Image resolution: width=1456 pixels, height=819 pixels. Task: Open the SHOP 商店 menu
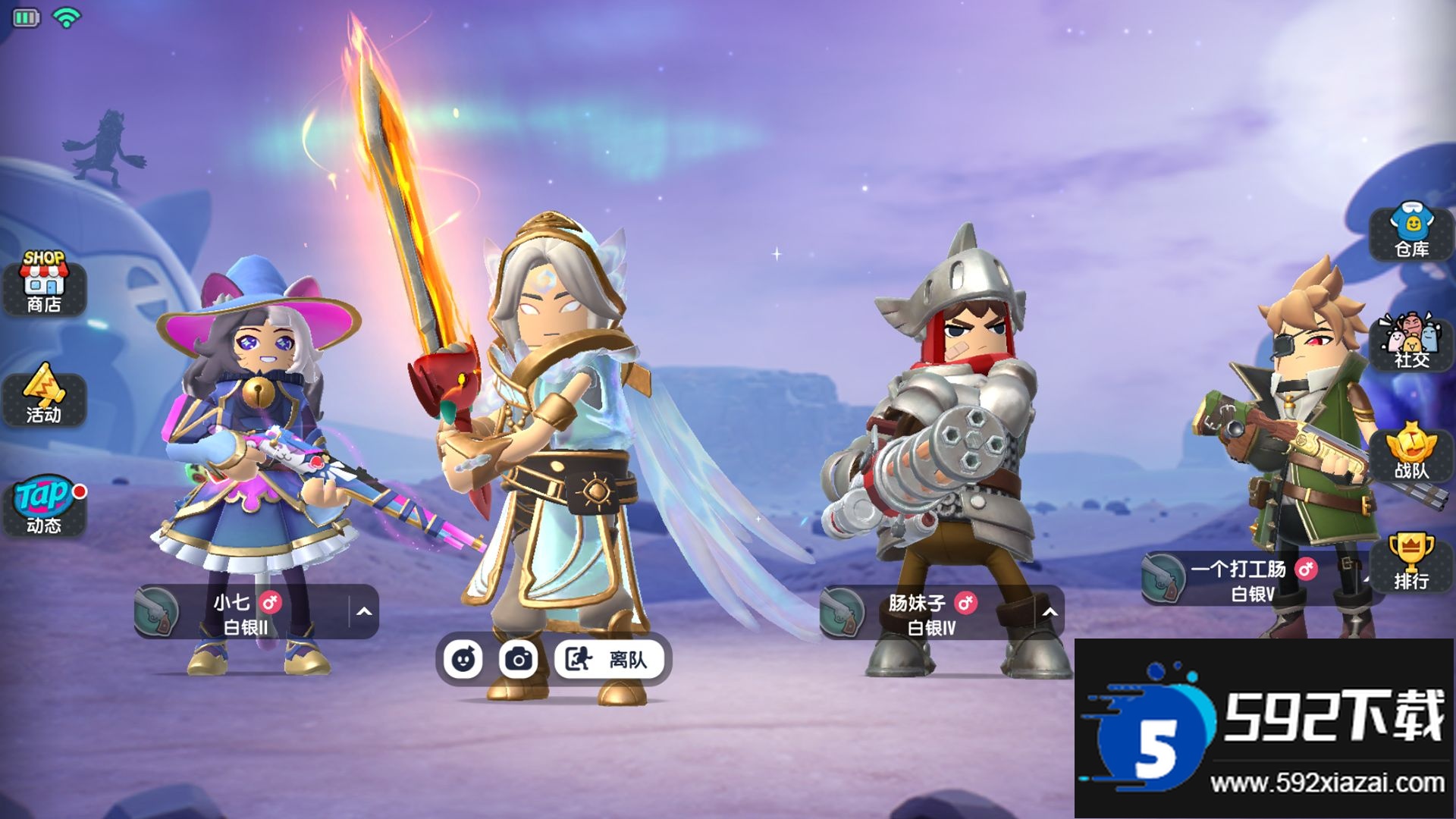pos(44,284)
